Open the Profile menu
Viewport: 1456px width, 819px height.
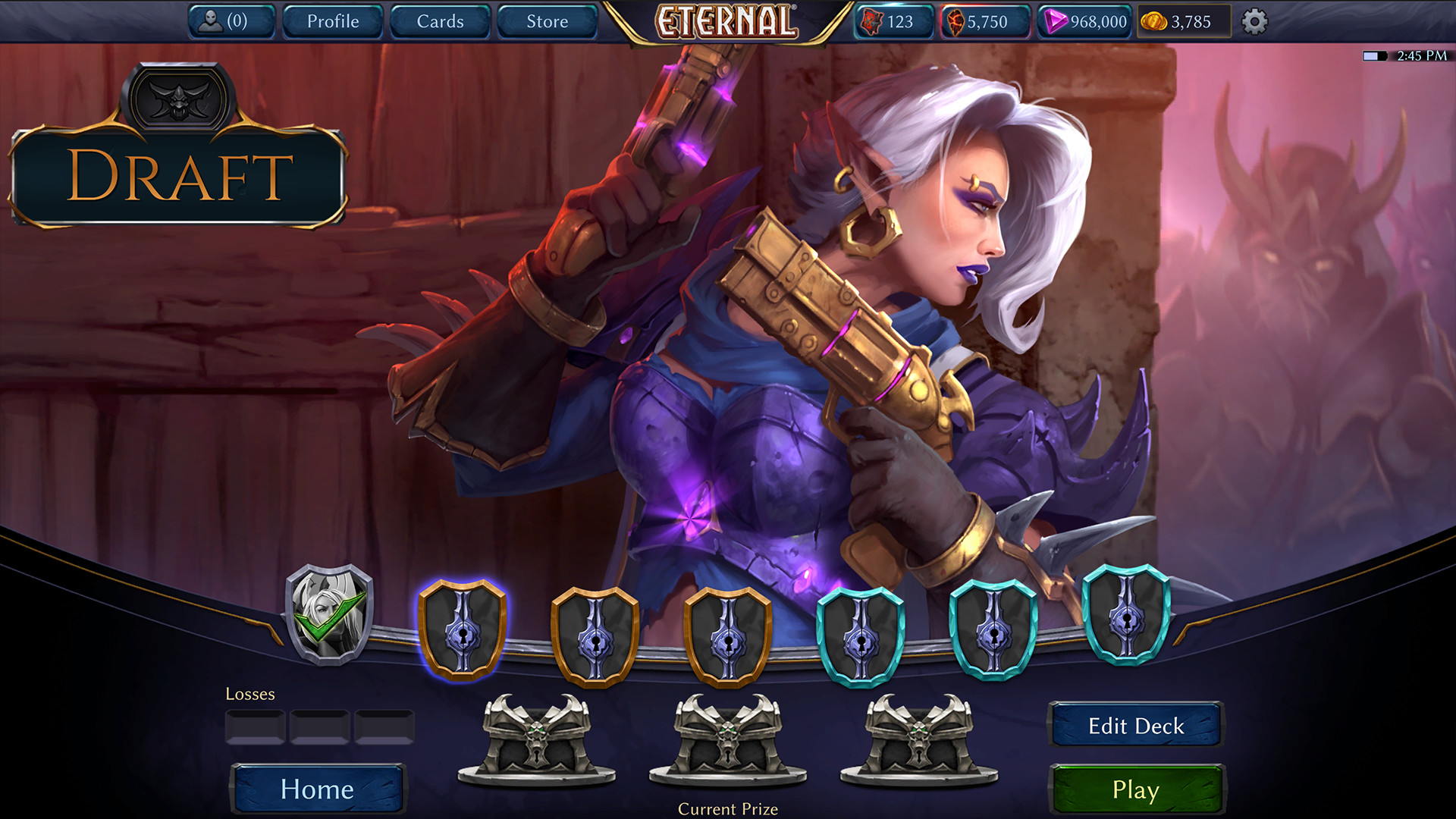tap(333, 21)
